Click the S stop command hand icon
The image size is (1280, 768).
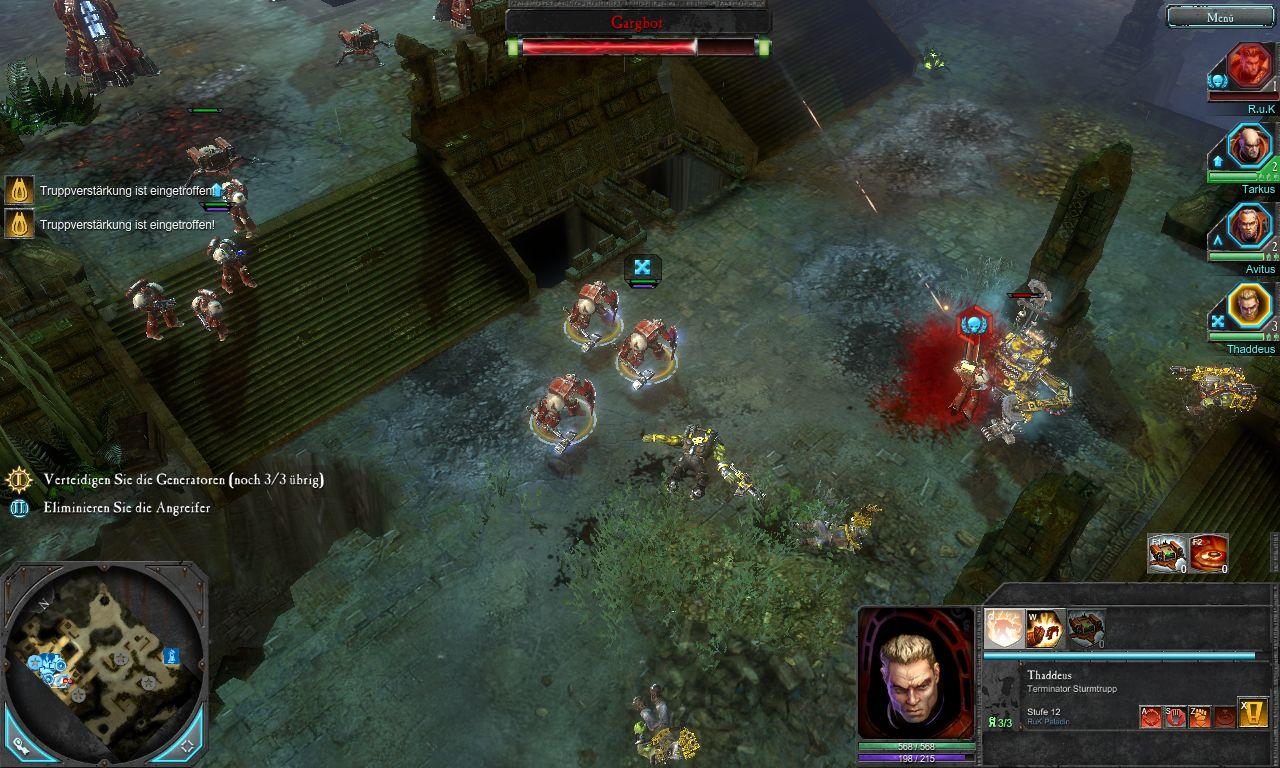[x=1175, y=716]
